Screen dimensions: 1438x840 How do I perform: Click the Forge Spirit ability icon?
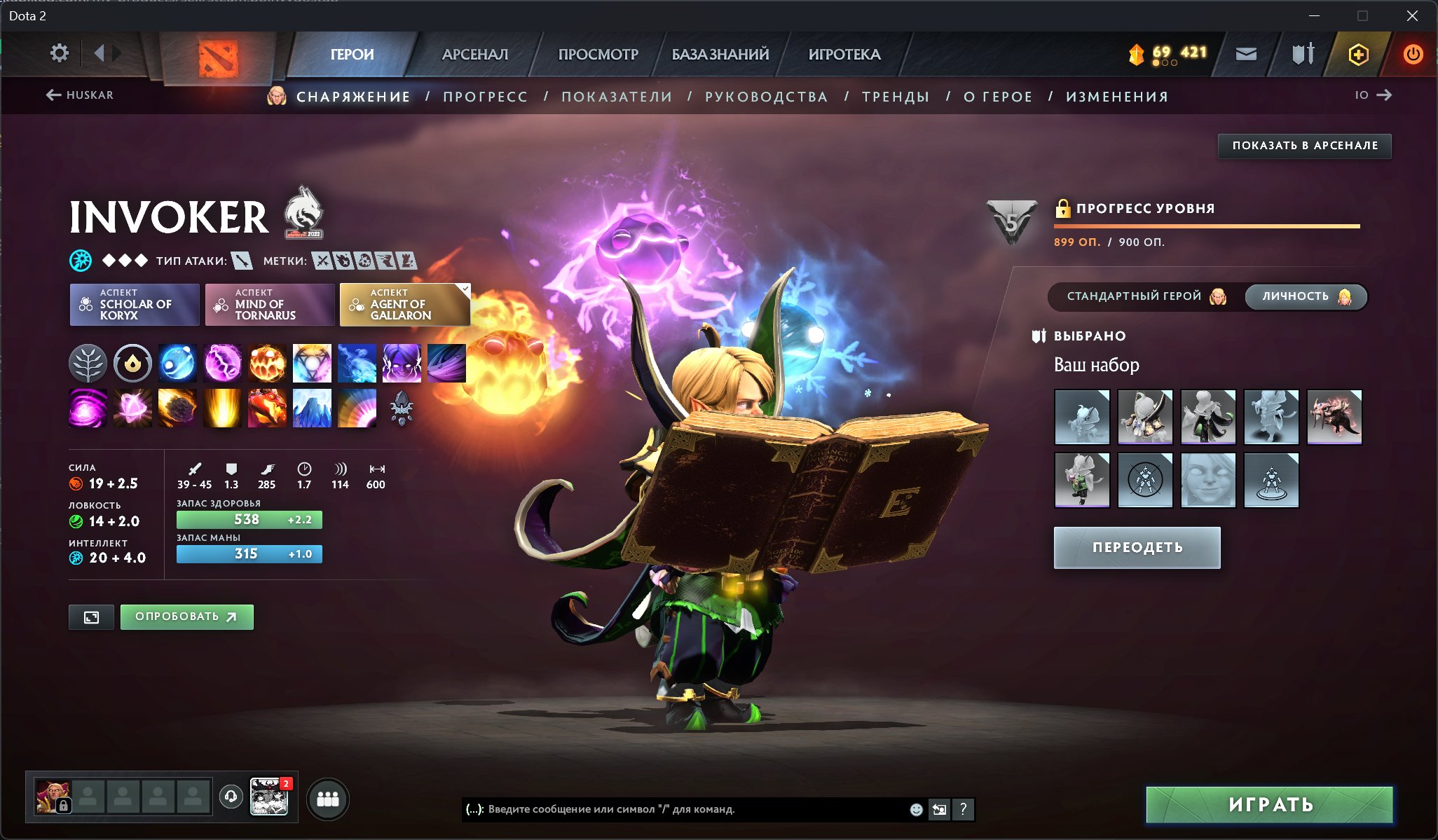click(x=267, y=408)
